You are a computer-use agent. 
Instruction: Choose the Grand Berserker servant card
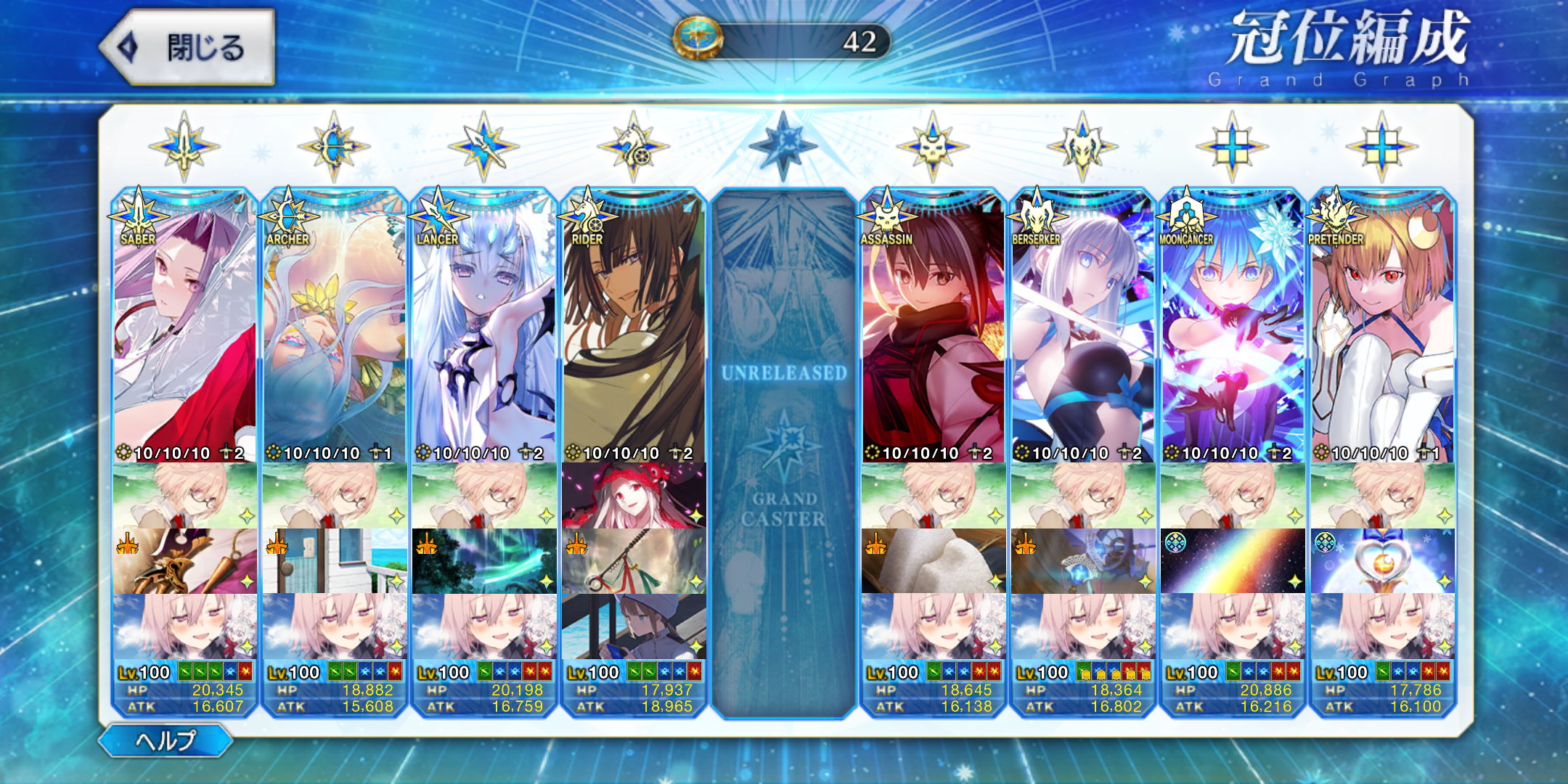1082,327
